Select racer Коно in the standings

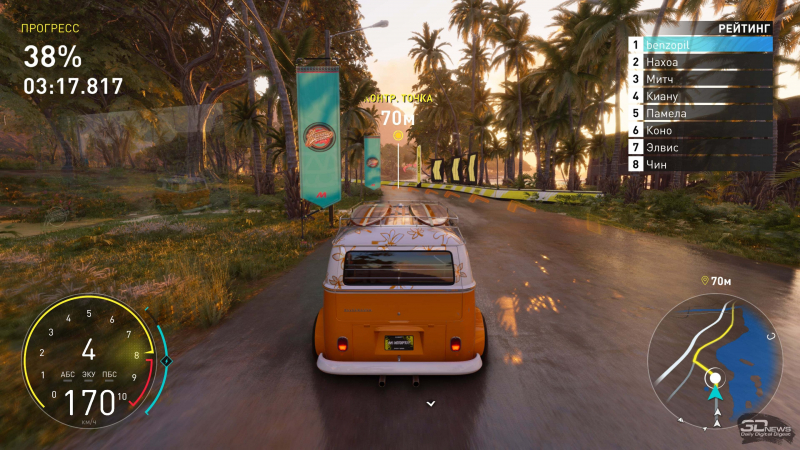point(700,130)
